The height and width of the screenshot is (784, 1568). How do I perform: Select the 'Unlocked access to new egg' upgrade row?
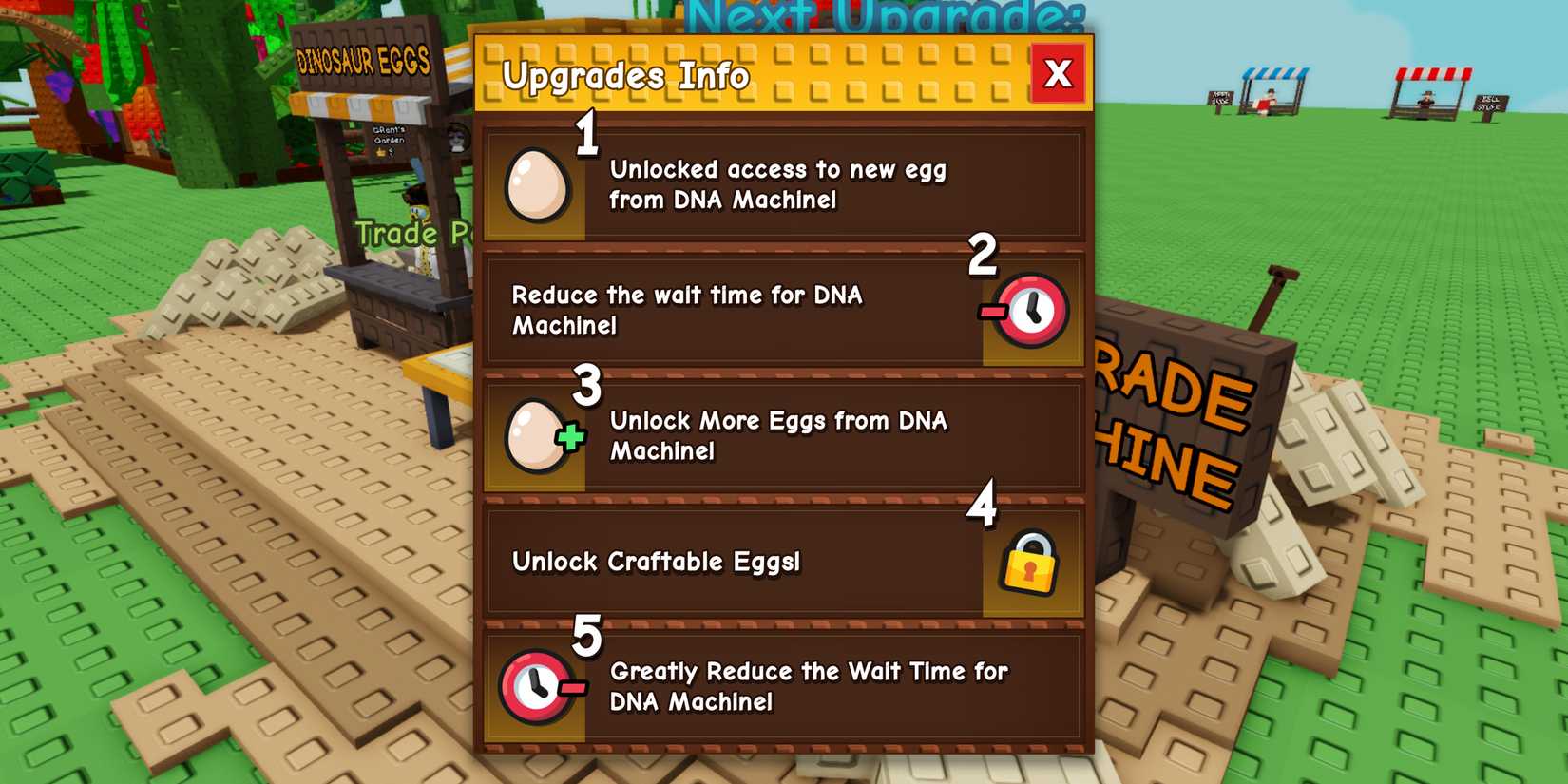point(779,184)
